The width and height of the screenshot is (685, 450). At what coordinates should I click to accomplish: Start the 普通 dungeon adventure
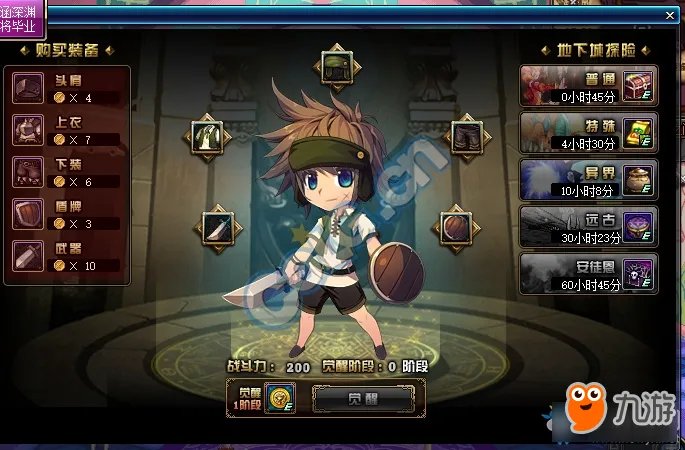(588, 87)
